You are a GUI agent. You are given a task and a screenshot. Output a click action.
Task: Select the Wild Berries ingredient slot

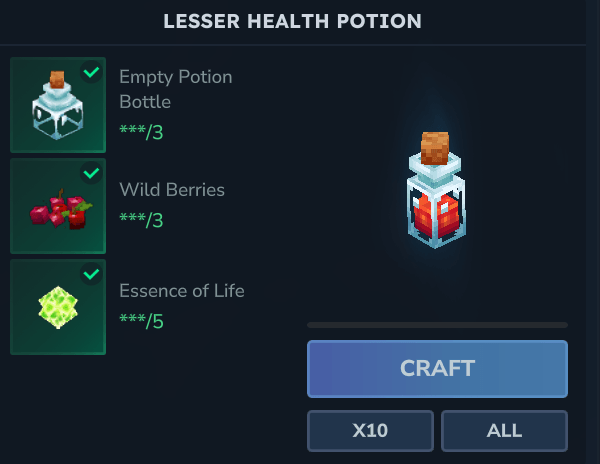58,206
